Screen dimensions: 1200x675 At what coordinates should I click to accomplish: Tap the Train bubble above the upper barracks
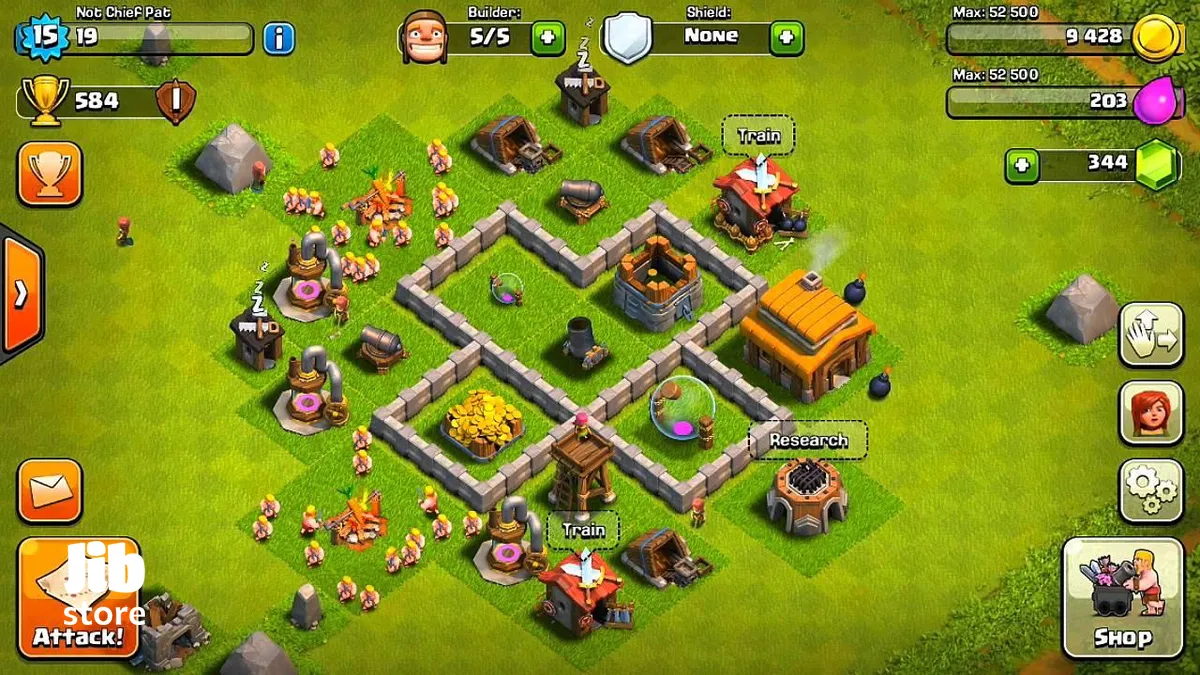(x=758, y=135)
